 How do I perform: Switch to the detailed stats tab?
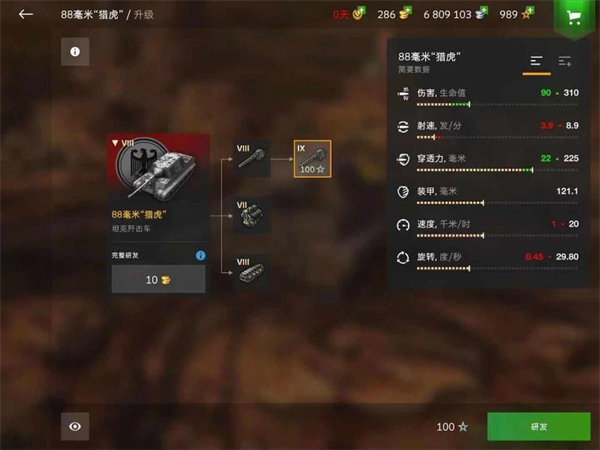pos(565,62)
